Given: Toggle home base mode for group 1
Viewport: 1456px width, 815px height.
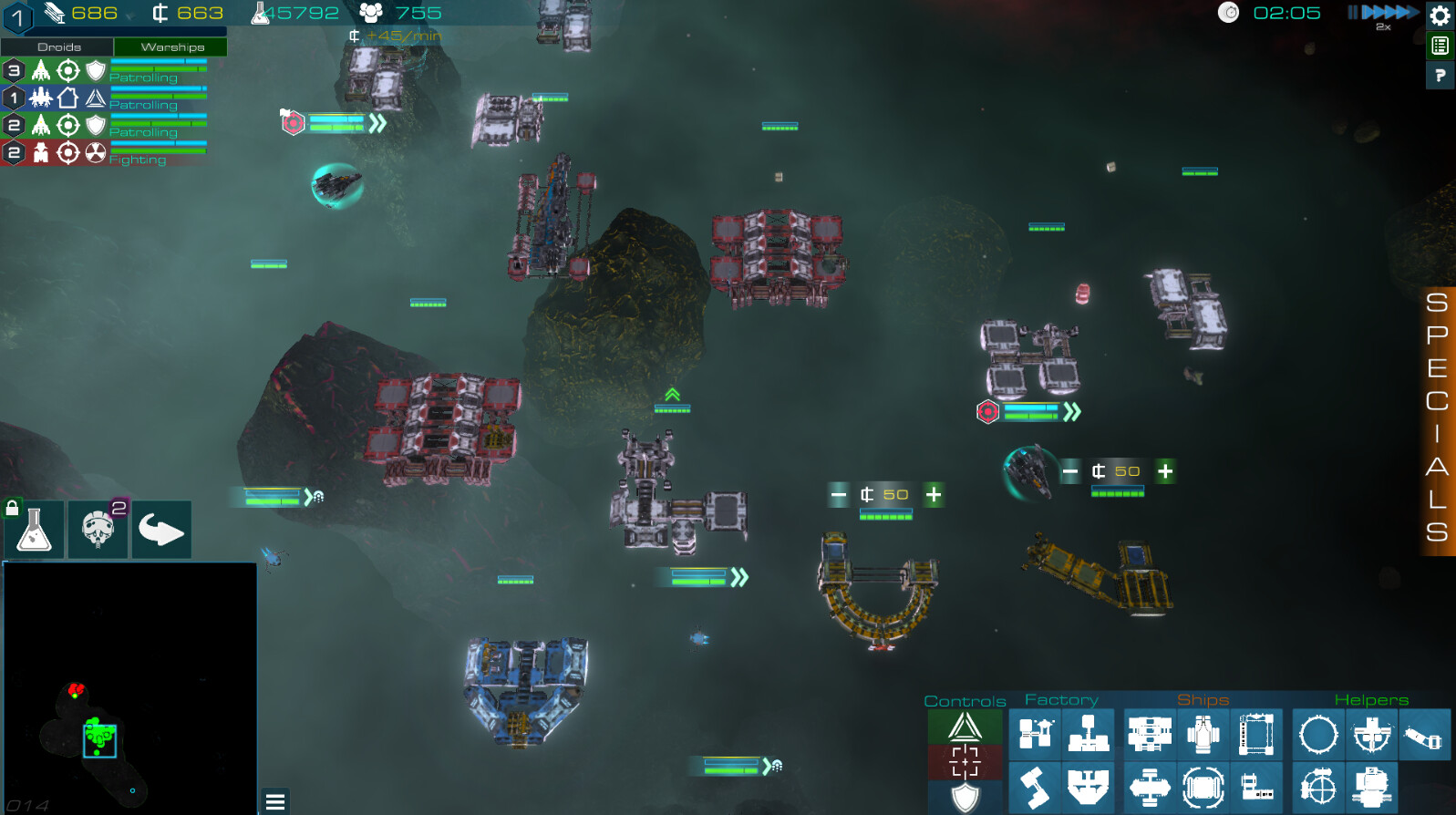Looking at the screenshot, I should [x=68, y=98].
